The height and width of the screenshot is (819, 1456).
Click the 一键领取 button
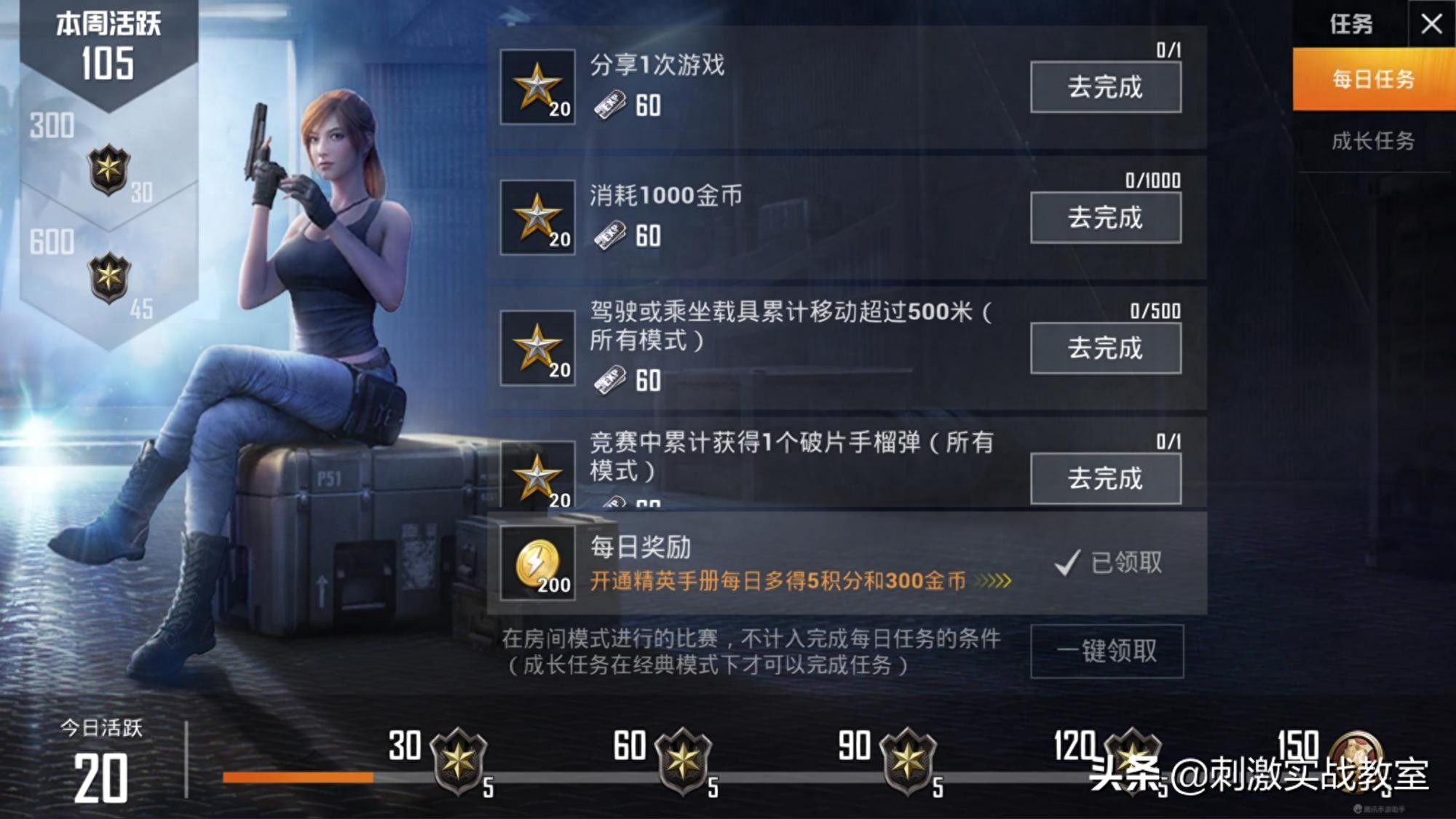1107,652
